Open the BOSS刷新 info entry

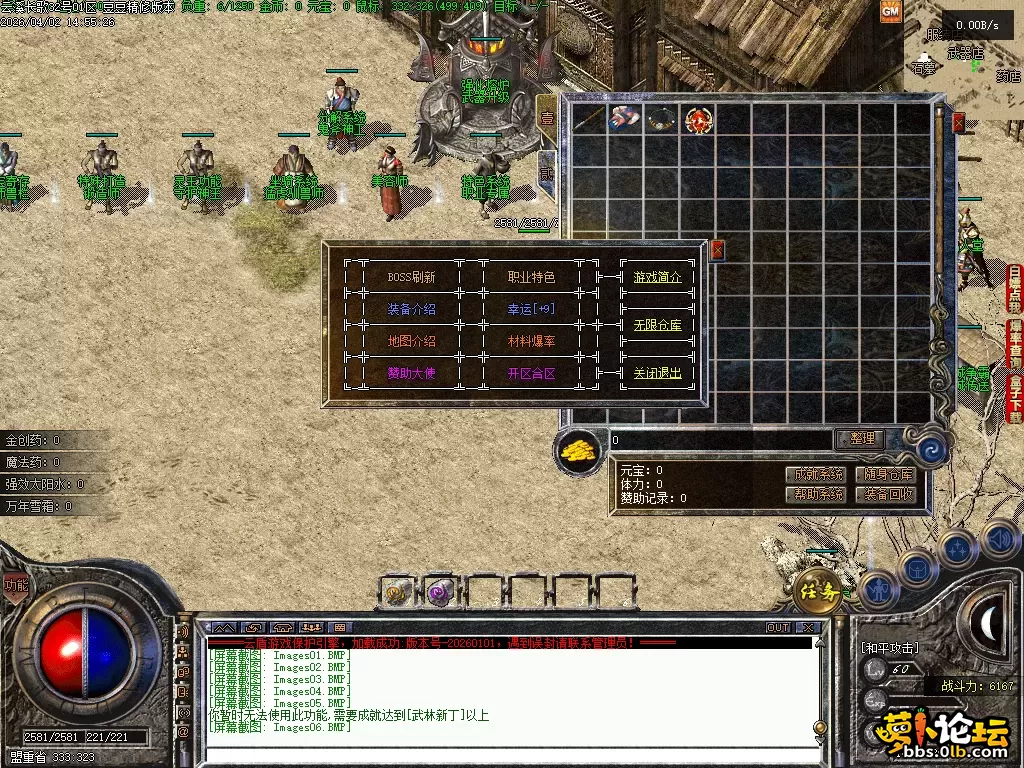[x=411, y=277]
